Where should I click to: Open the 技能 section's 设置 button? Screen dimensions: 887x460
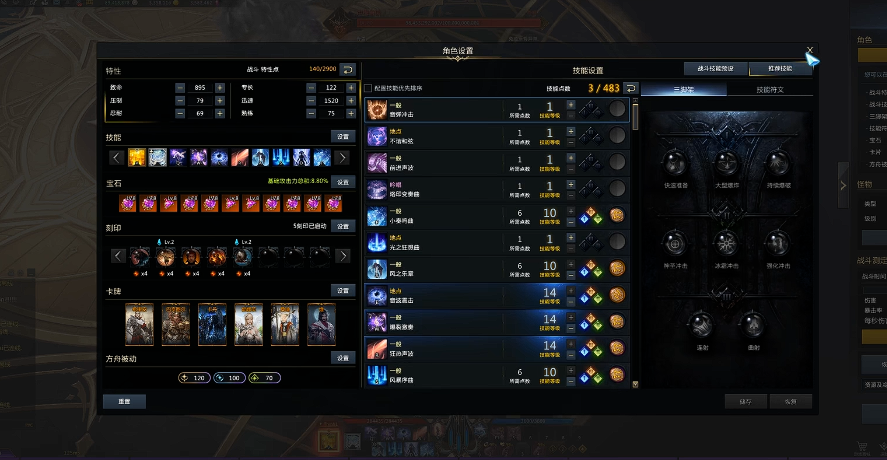343,136
